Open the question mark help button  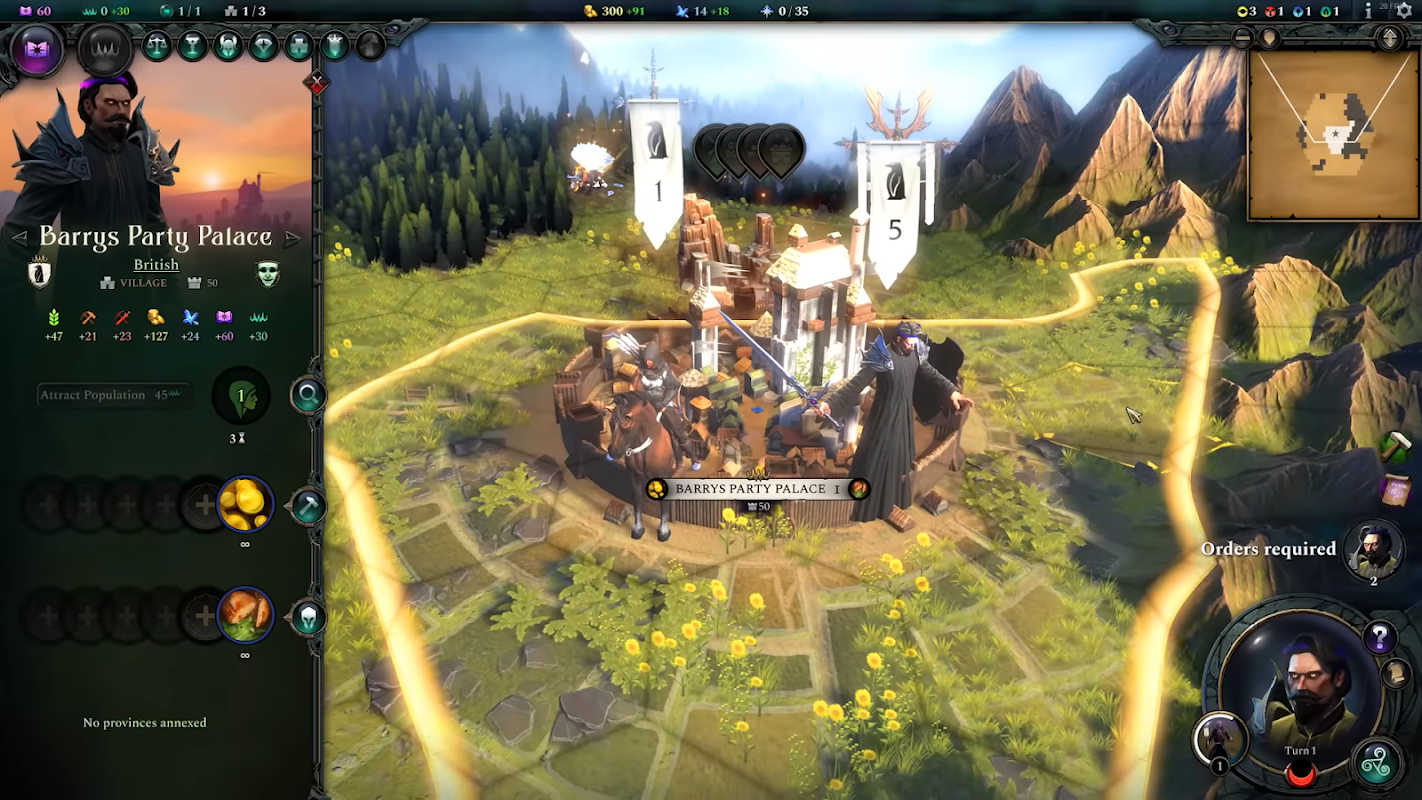click(1379, 636)
